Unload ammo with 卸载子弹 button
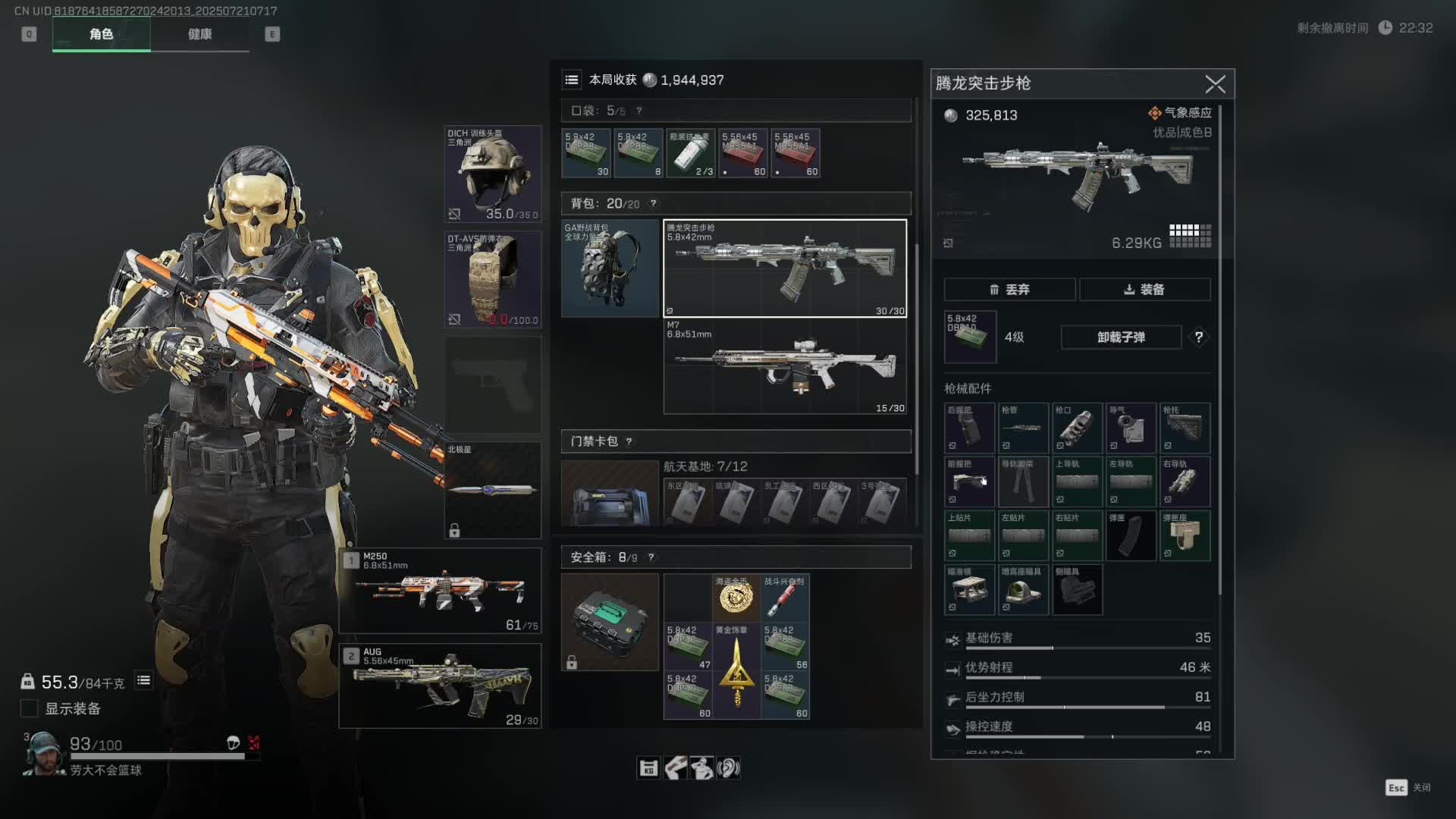 [1121, 337]
